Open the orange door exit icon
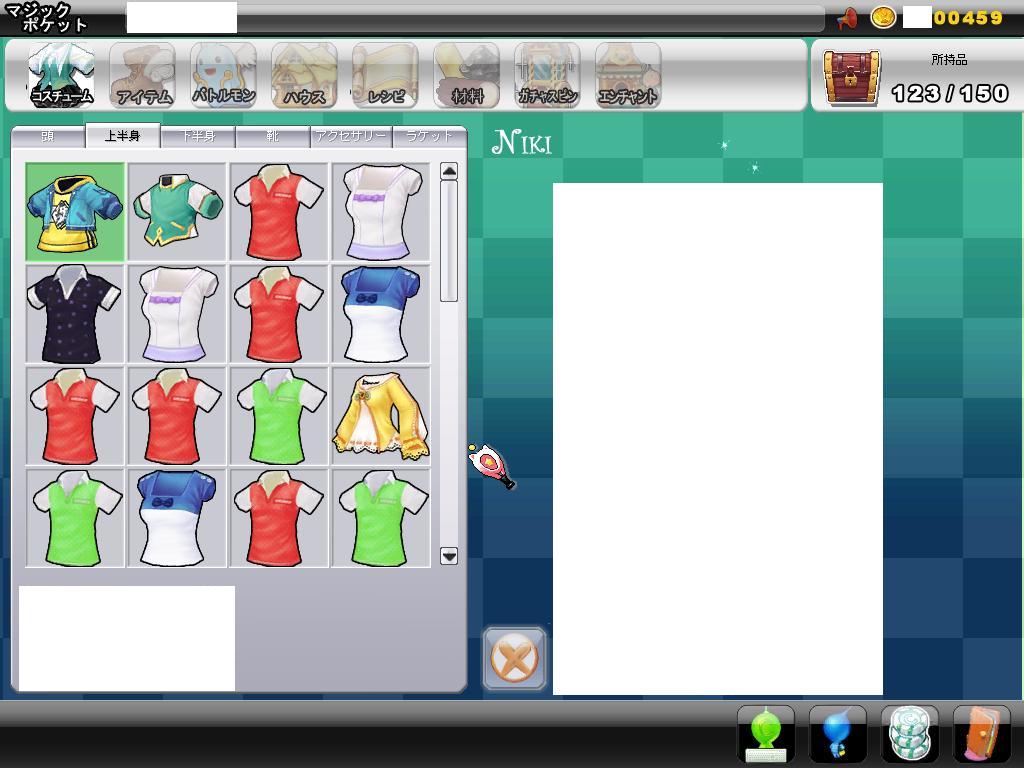The width and height of the screenshot is (1024, 768). click(981, 734)
